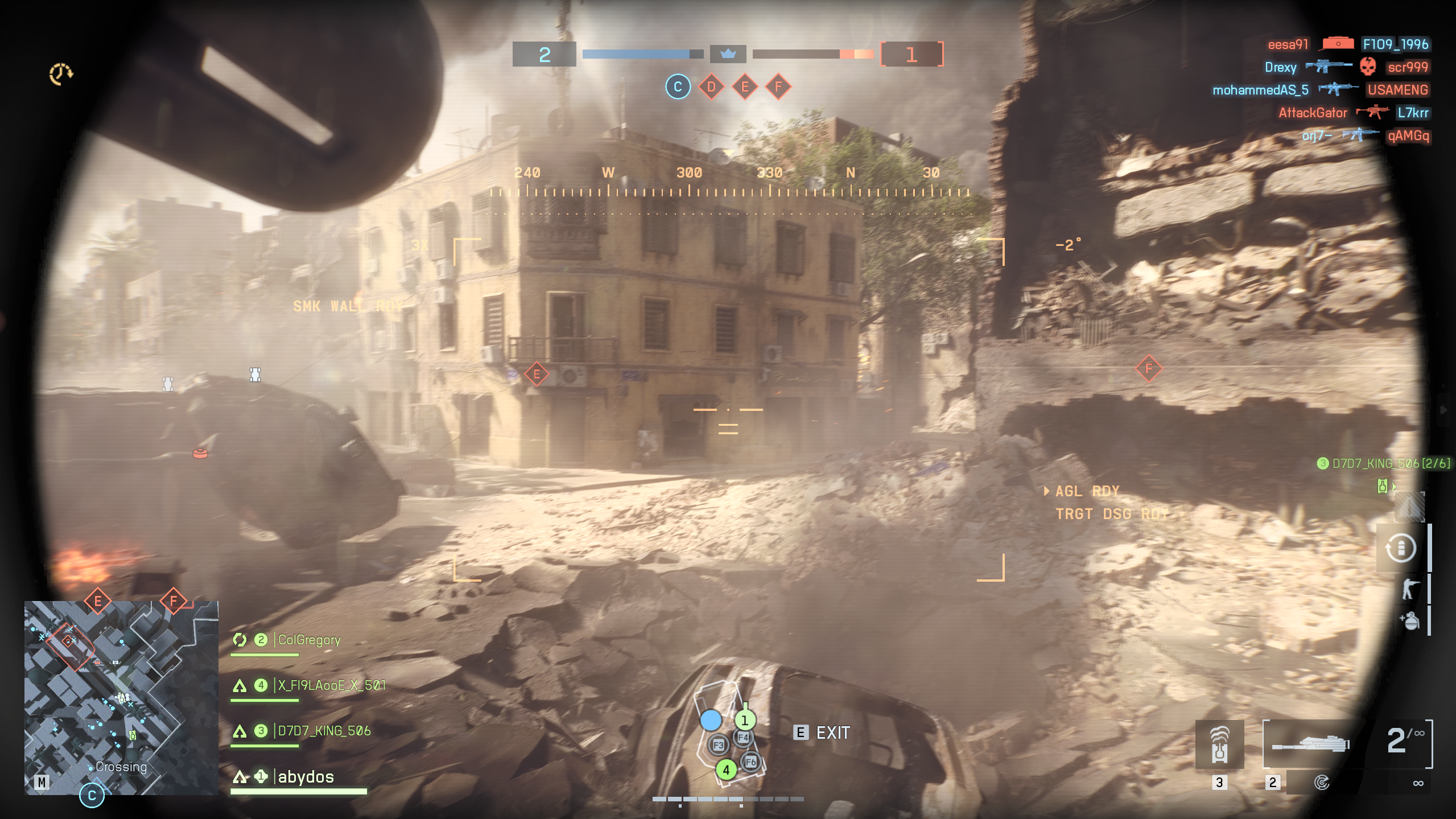
Task: Select the objective D diamond icon
Action: (711, 87)
